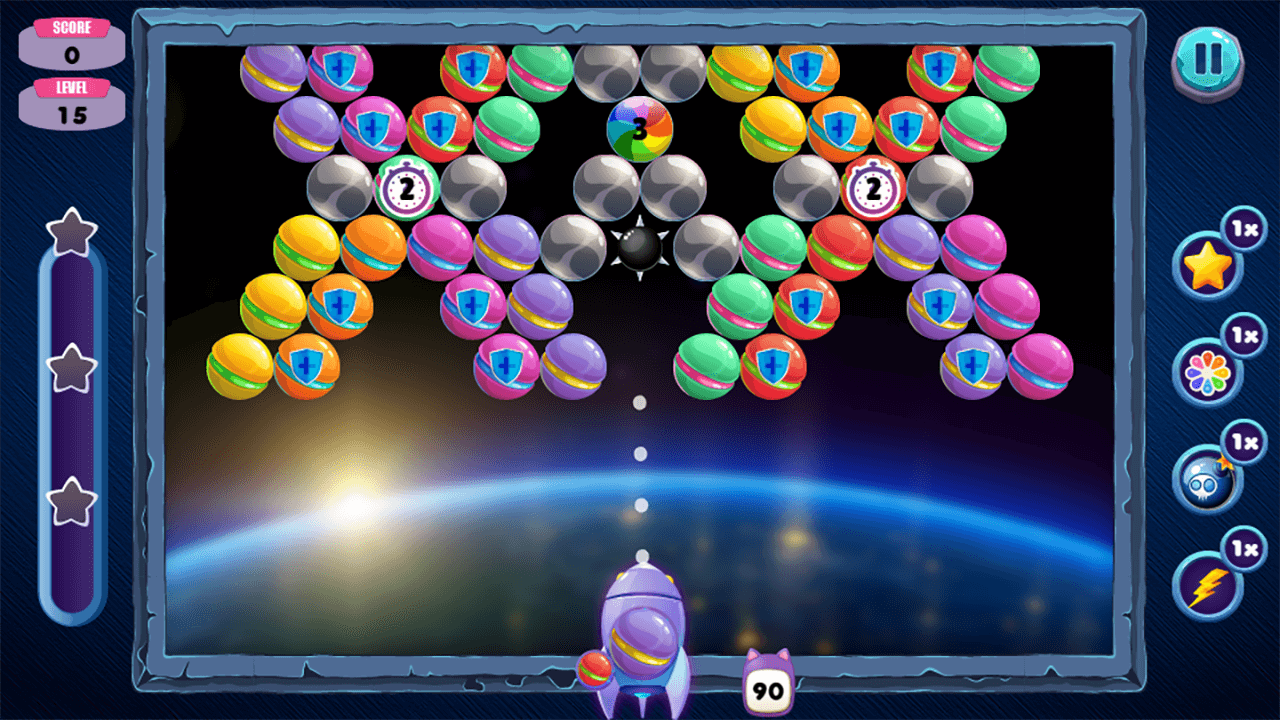Screen dimensions: 1280x720
Task: Click the left timer bubble showing 2
Action: [406, 187]
